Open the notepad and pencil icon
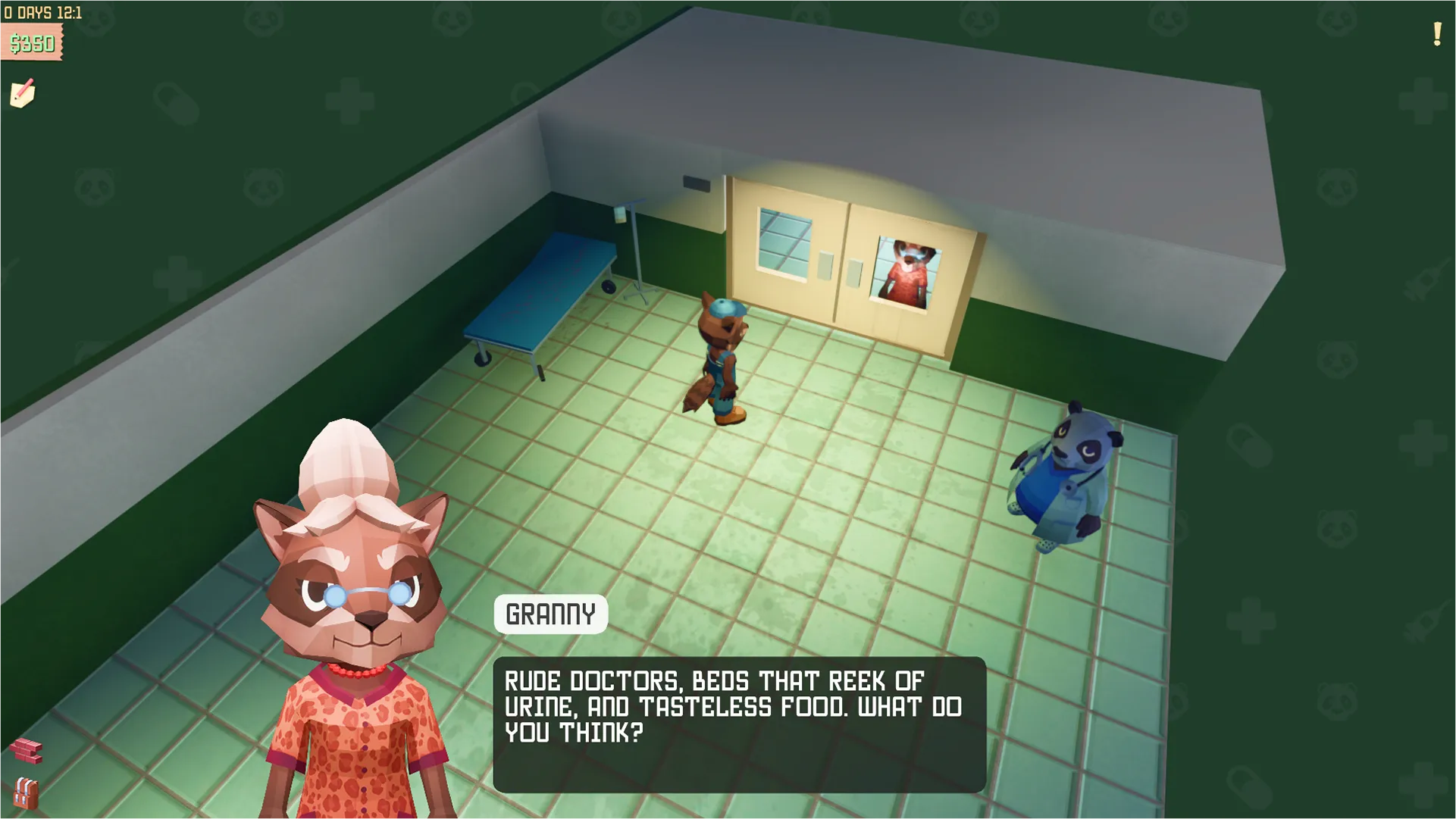 [x=23, y=94]
